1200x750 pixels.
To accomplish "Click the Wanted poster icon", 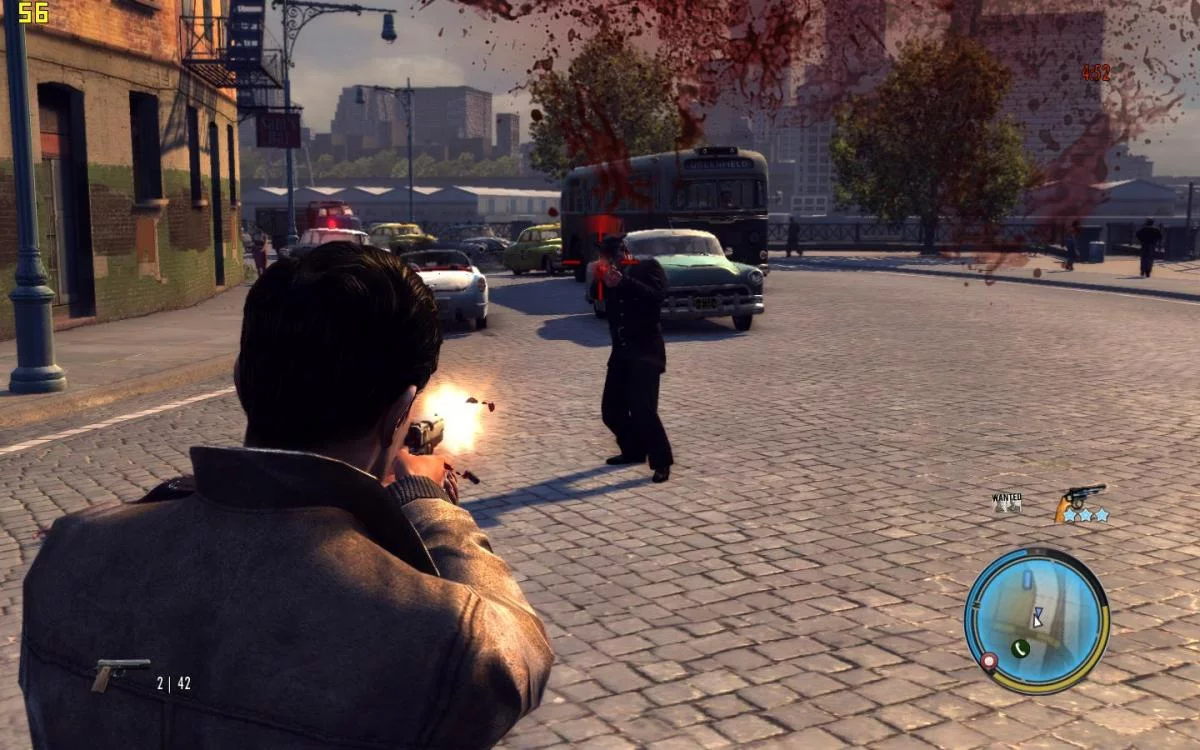I will (1007, 502).
